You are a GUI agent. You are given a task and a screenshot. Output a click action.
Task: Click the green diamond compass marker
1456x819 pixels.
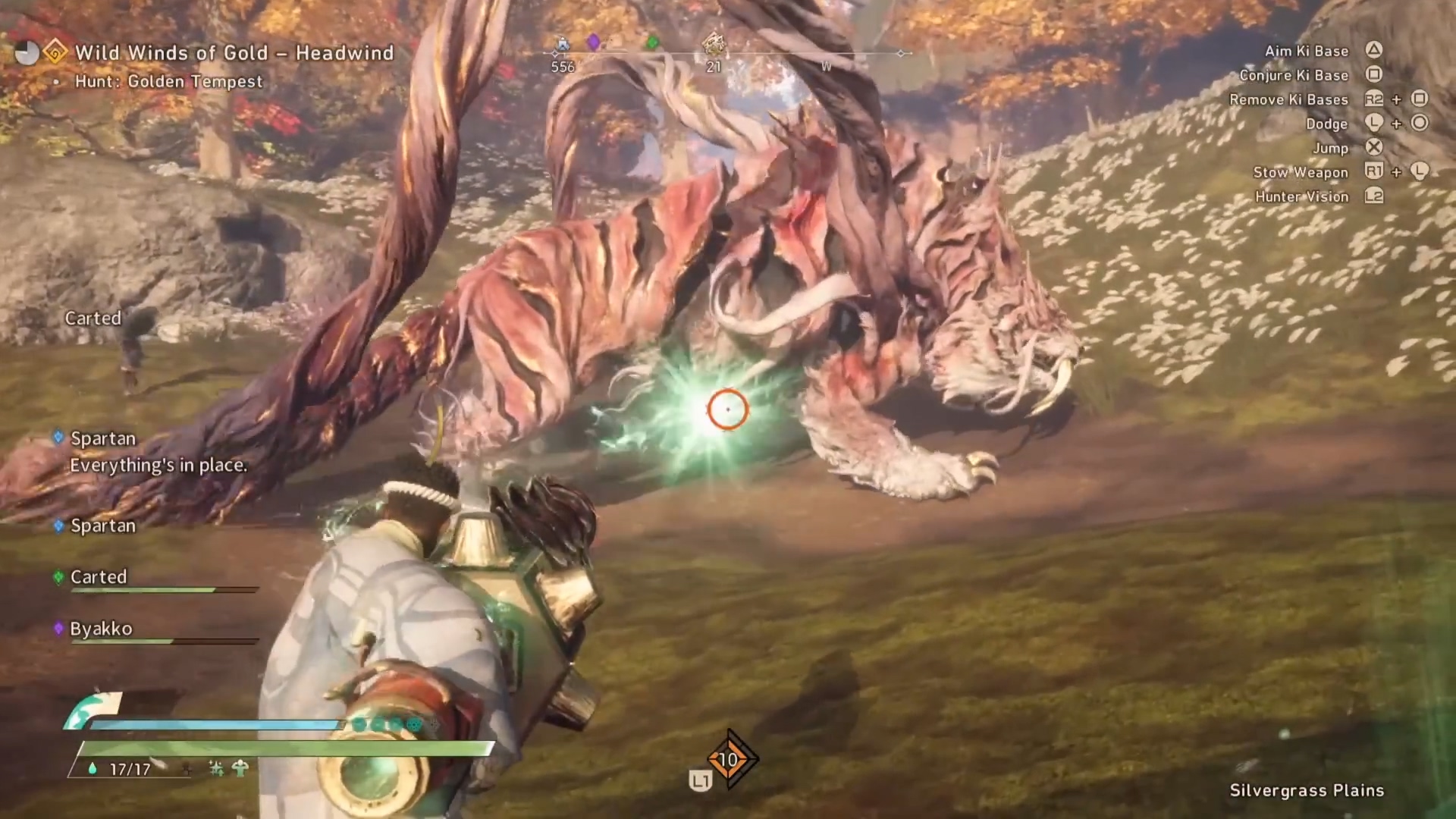pos(652,42)
